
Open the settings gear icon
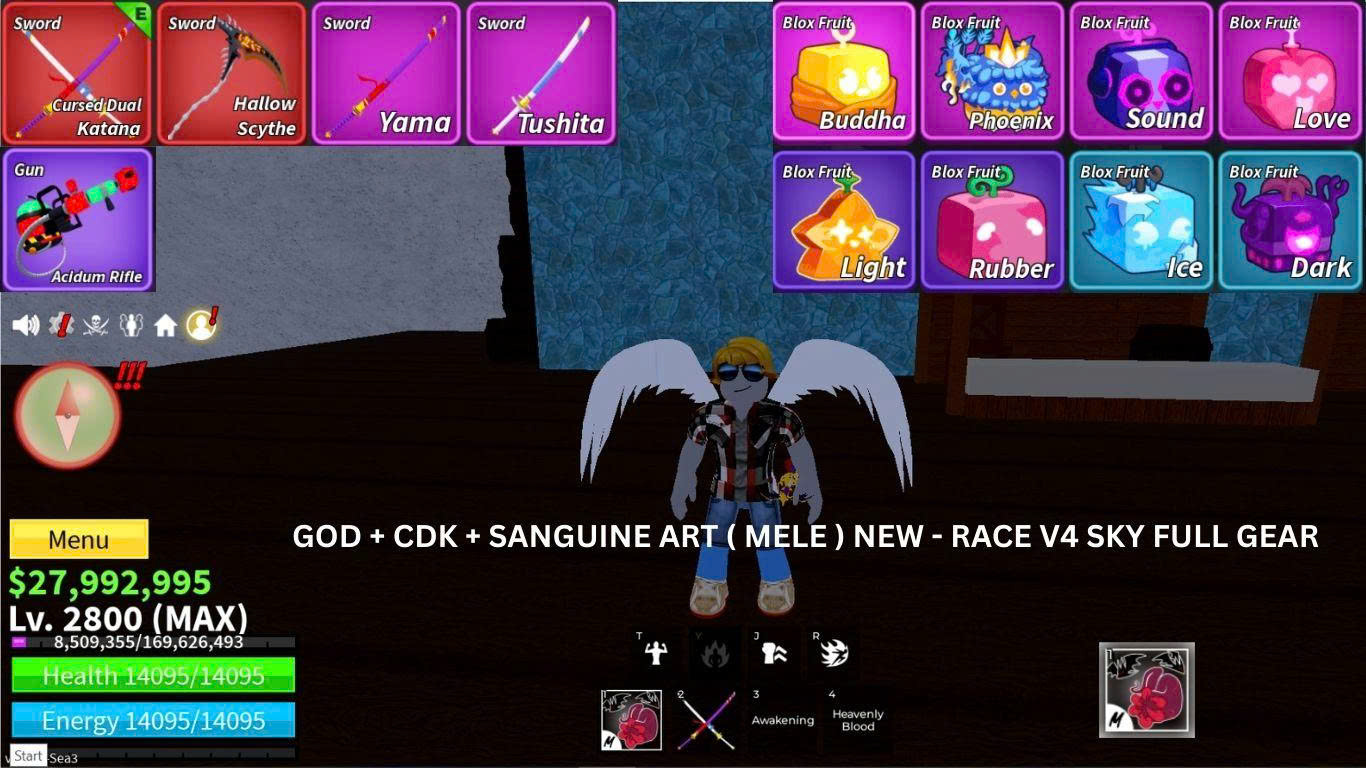click(61, 323)
